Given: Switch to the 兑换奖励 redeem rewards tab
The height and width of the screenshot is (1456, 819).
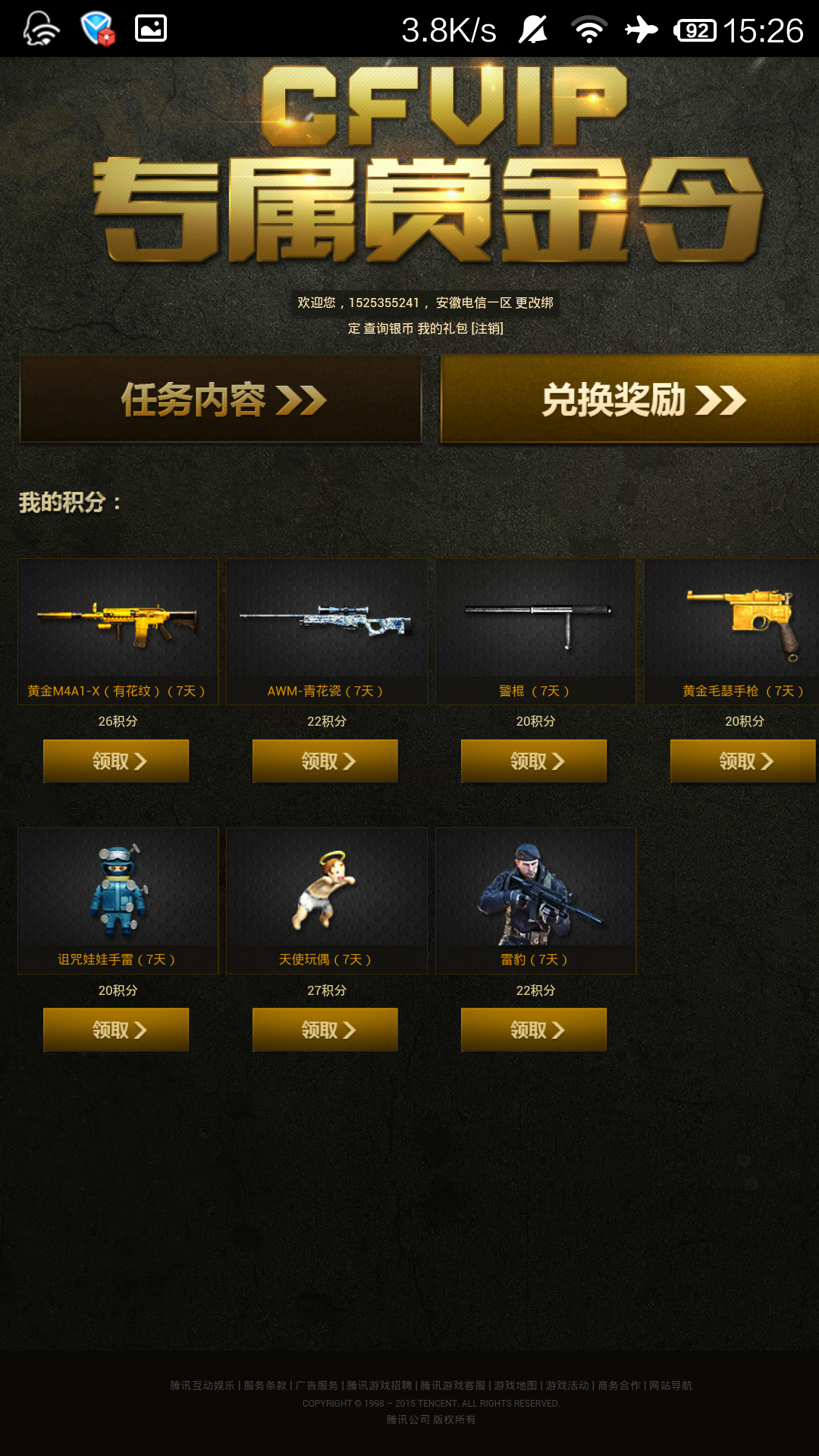Looking at the screenshot, I should [629, 399].
